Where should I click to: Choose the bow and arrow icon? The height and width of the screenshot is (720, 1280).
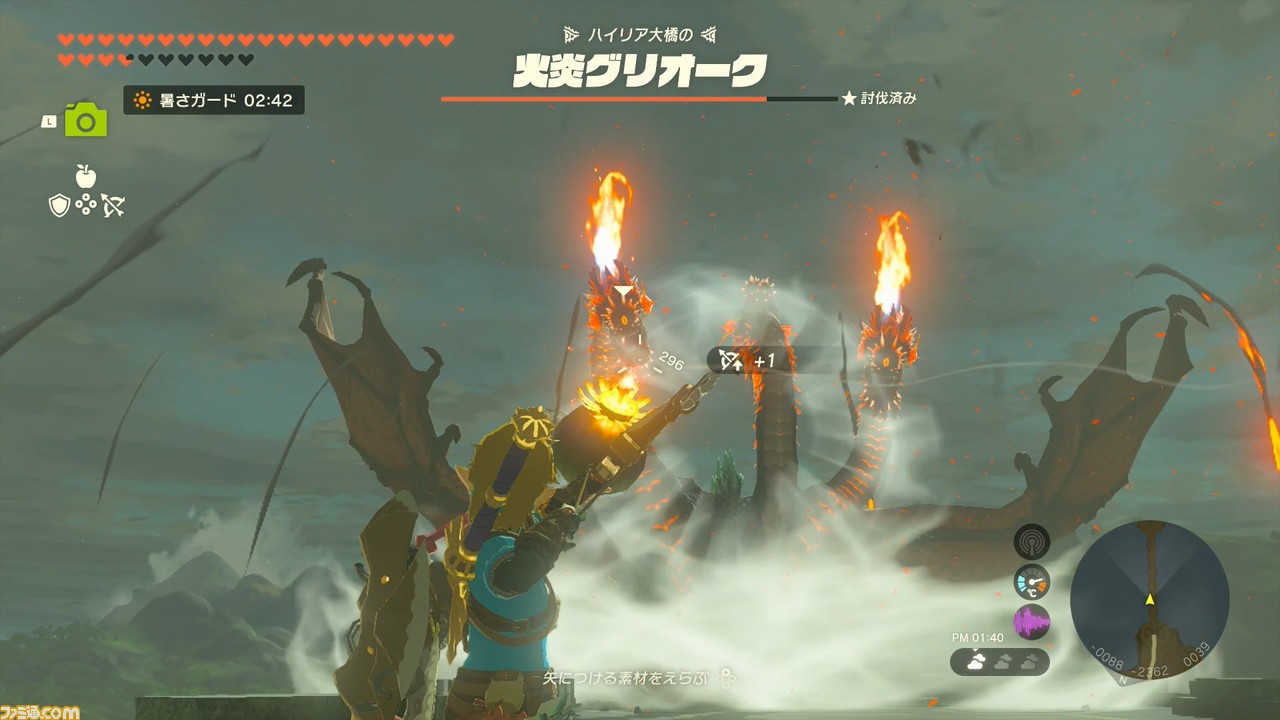tap(113, 204)
